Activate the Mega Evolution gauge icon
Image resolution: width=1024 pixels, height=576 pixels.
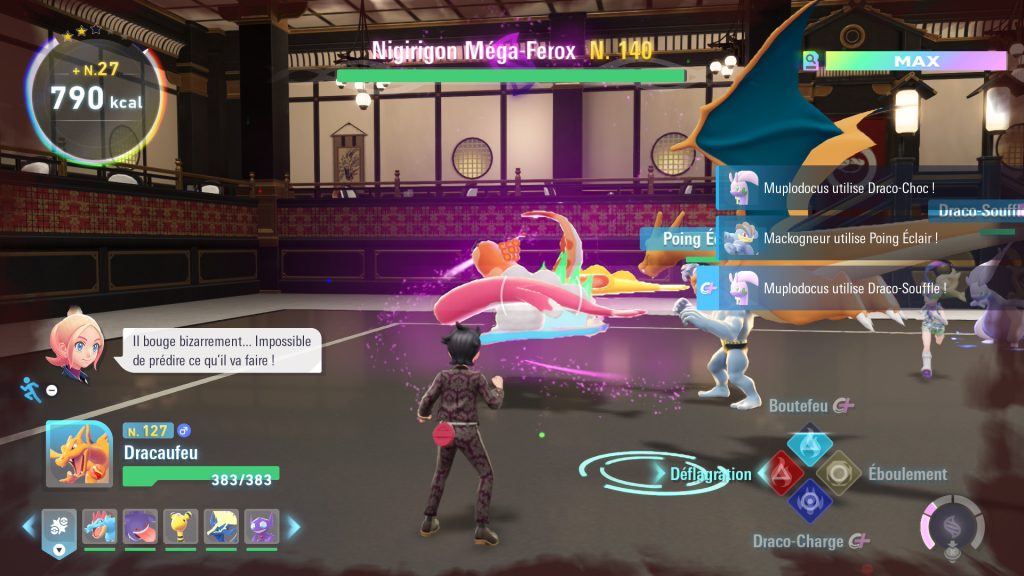tap(951, 525)
